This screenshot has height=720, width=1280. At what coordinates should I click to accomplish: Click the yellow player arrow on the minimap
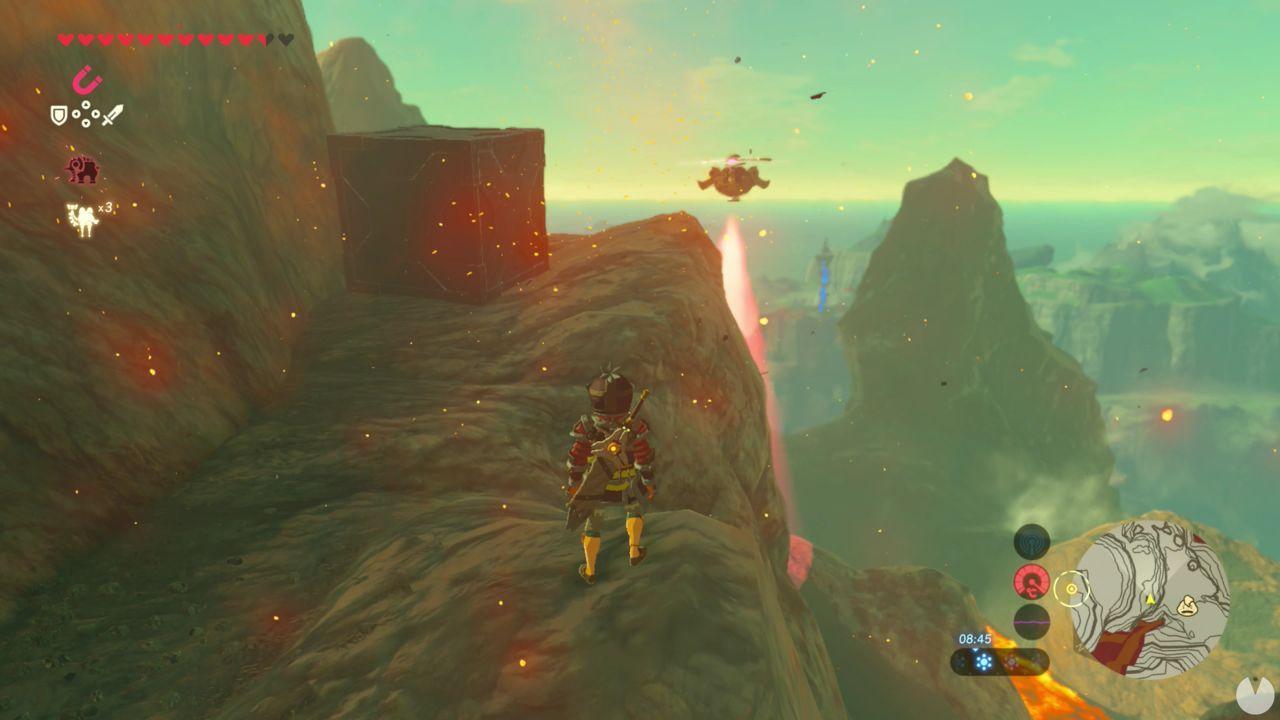coord(1151,598)
